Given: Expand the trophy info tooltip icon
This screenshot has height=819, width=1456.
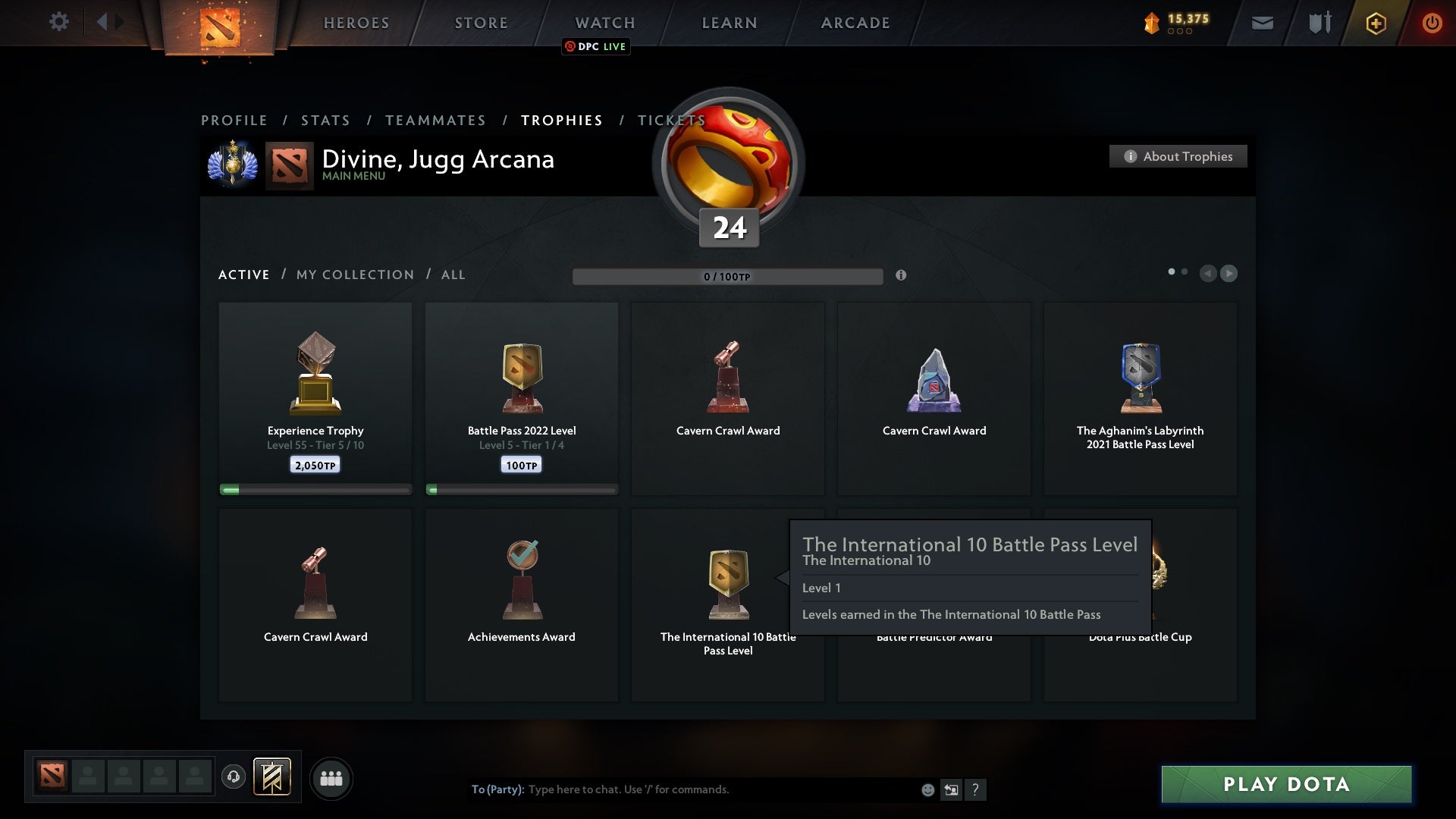Looking at the screenshot, I should pyautogui.click(x=902, y=276).
